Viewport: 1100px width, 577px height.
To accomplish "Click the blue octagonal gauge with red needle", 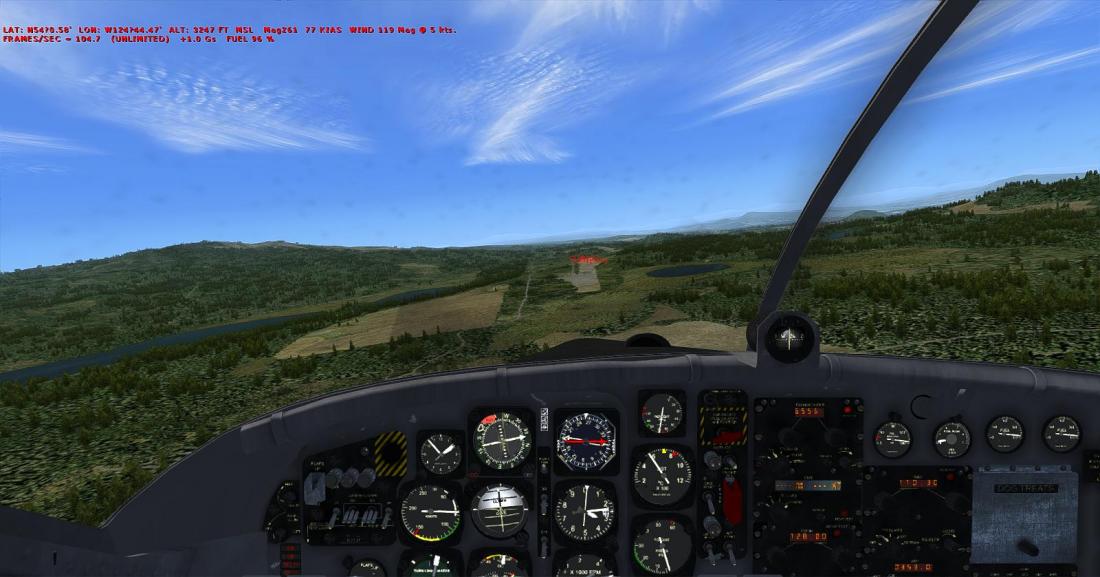I will pos(586,440).
